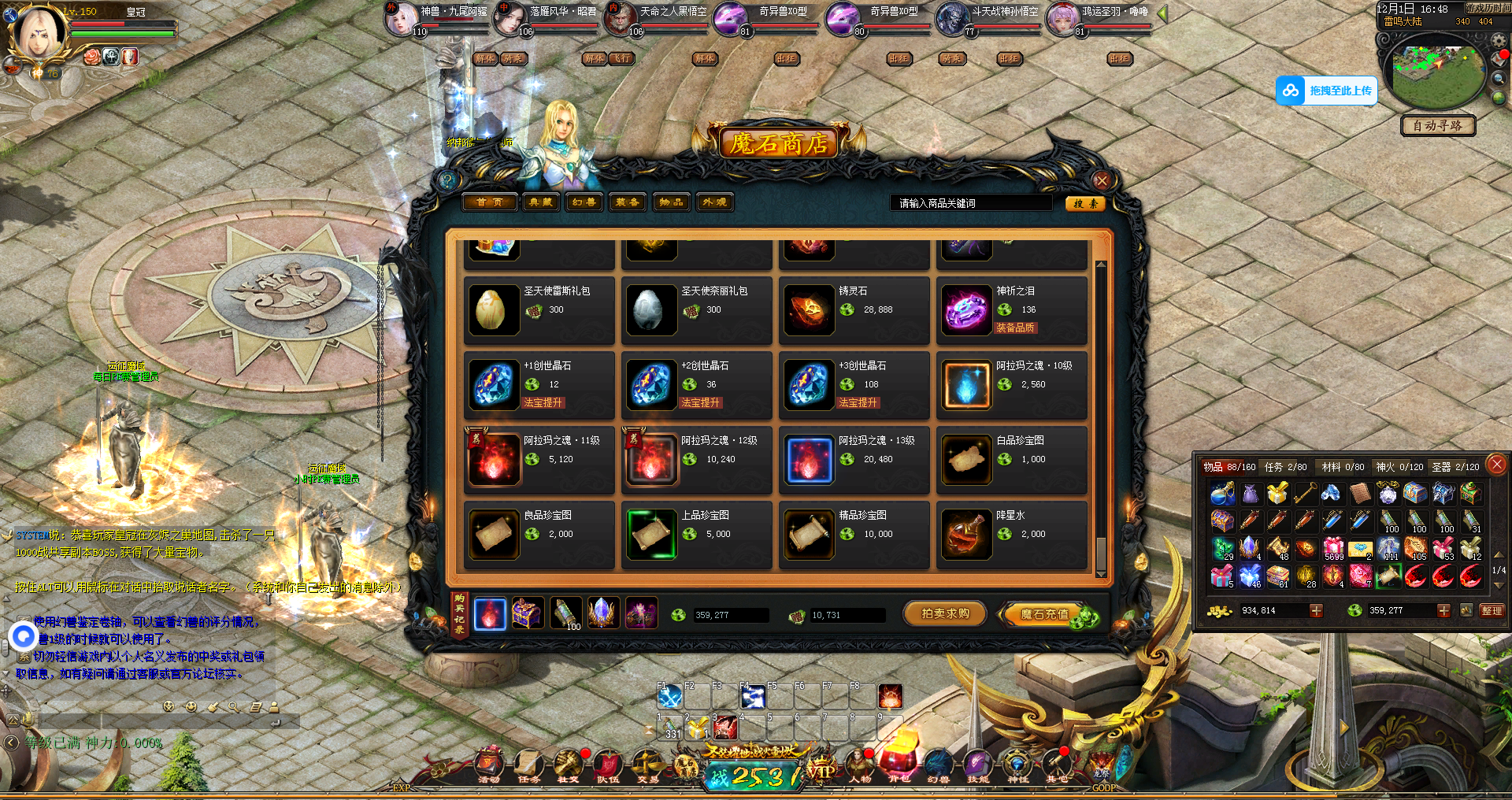Select the 白品珍宝图 treasure map item
This screenshot has width=1512, height=800.
pyautogui.click(x=1012, y=460)
